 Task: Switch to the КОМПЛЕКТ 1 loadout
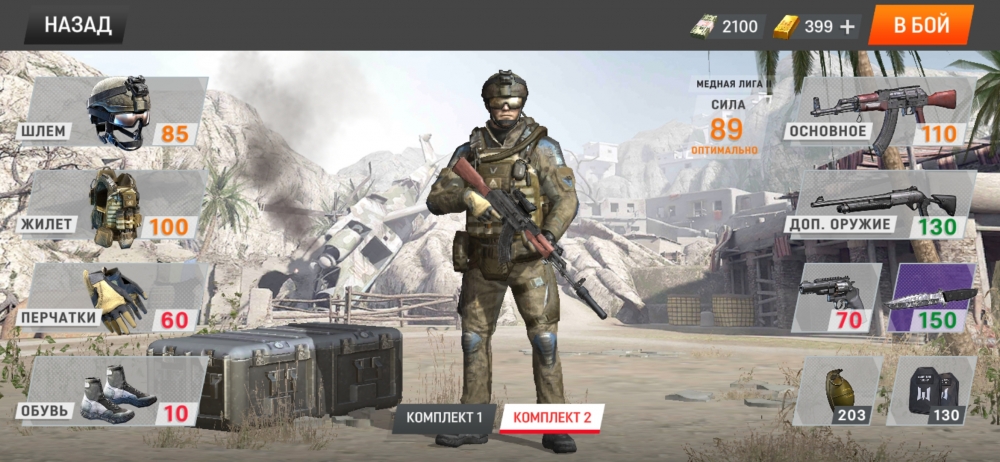pyautogui.click(x=443, y=417)
